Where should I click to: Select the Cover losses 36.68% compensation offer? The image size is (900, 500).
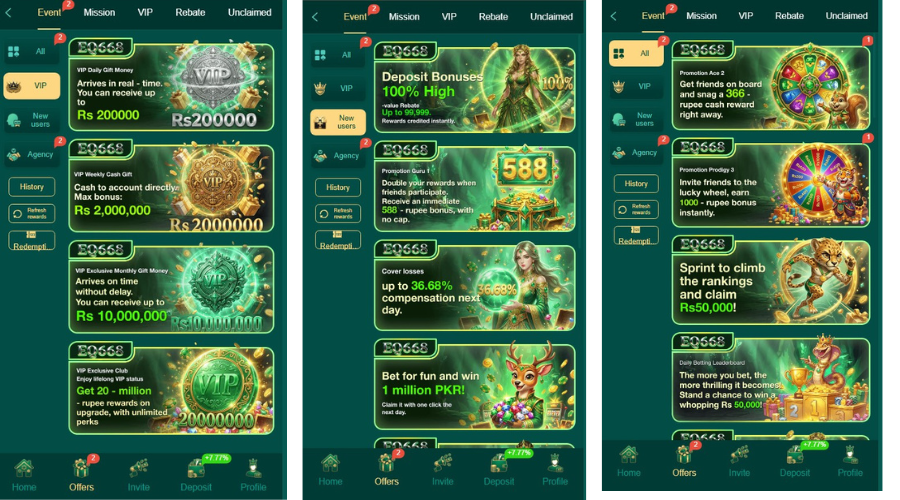coord(474,285)
